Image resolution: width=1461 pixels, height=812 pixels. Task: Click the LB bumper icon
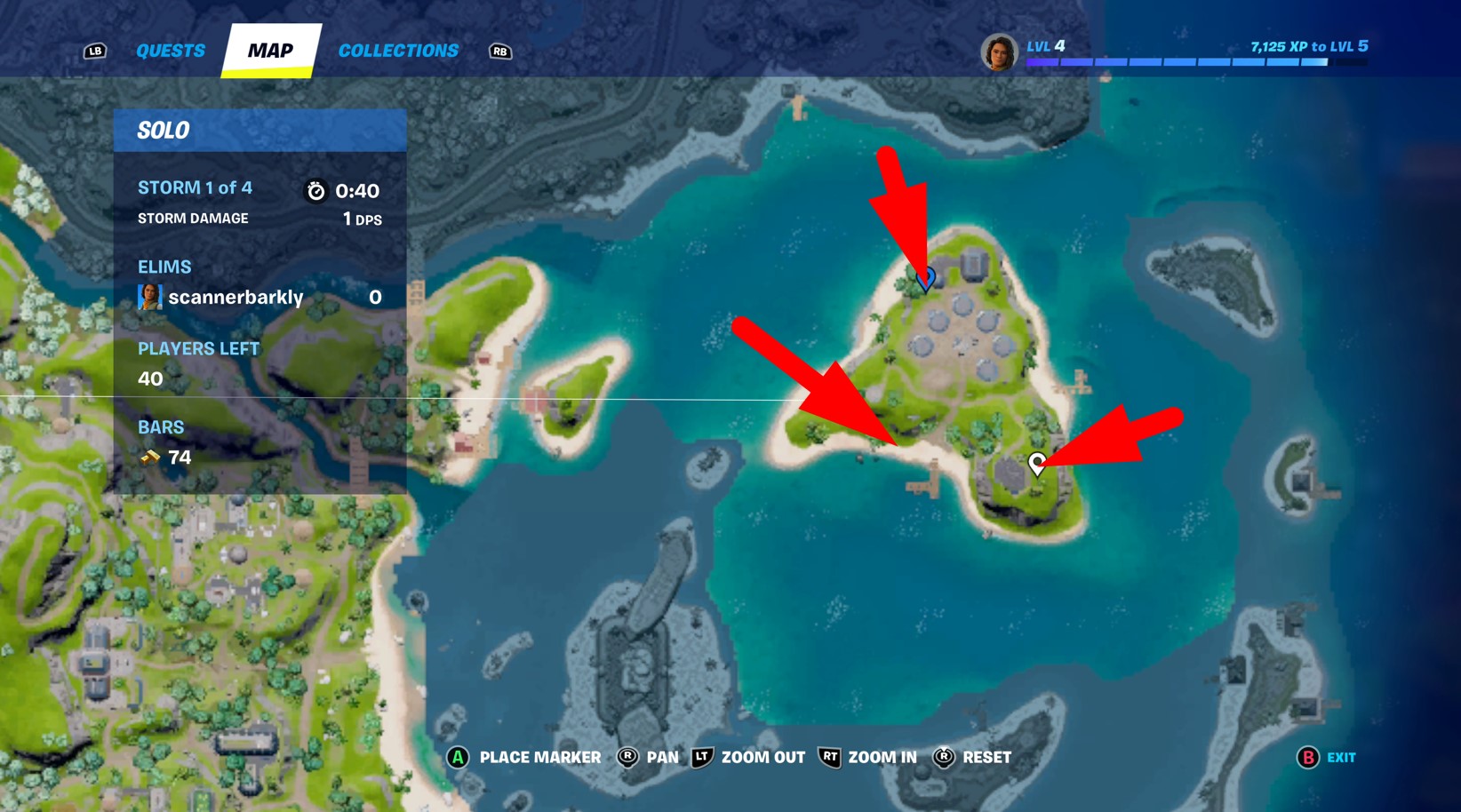pos(95,51)
